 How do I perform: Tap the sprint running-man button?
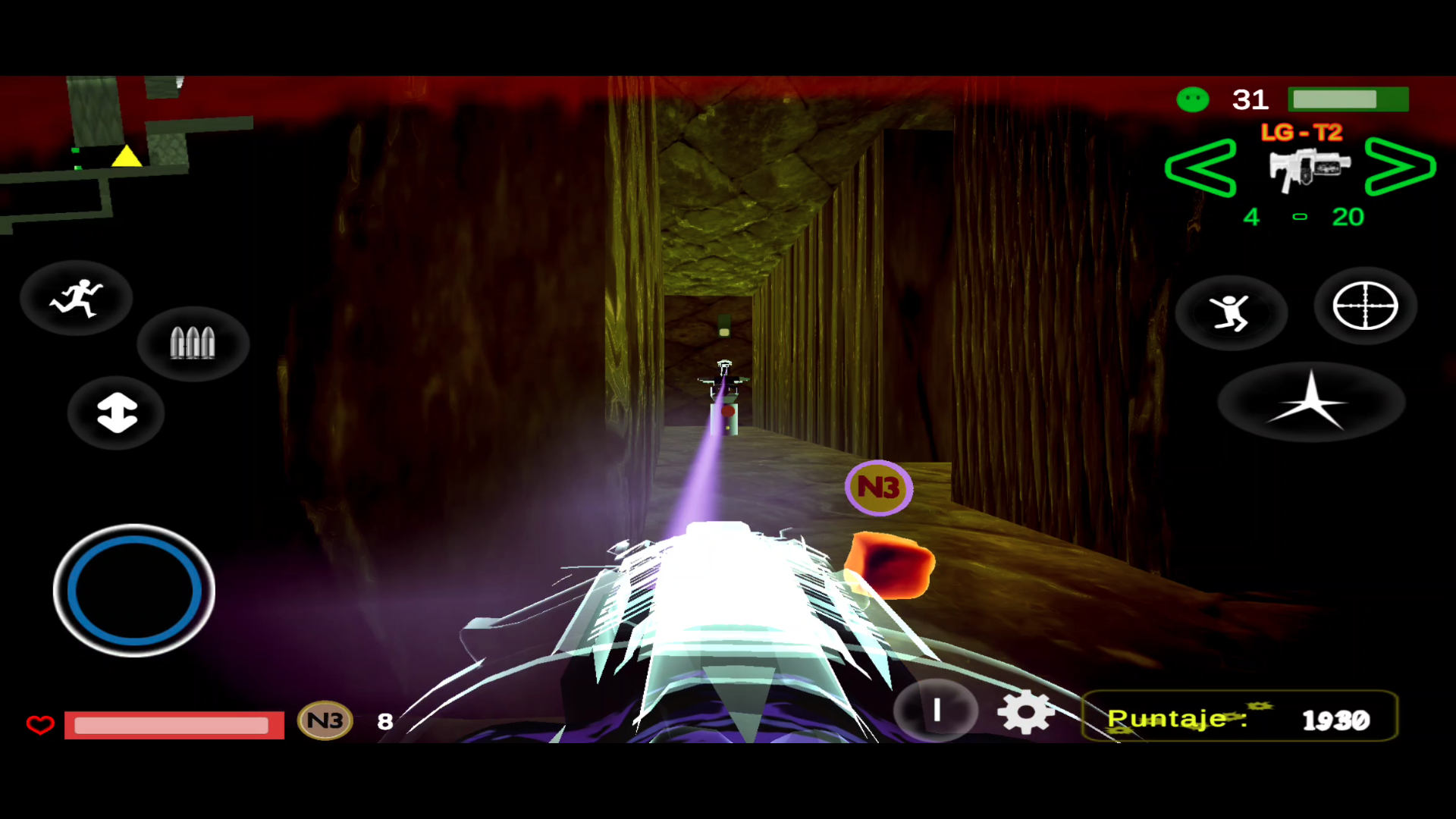click(77, 298)
